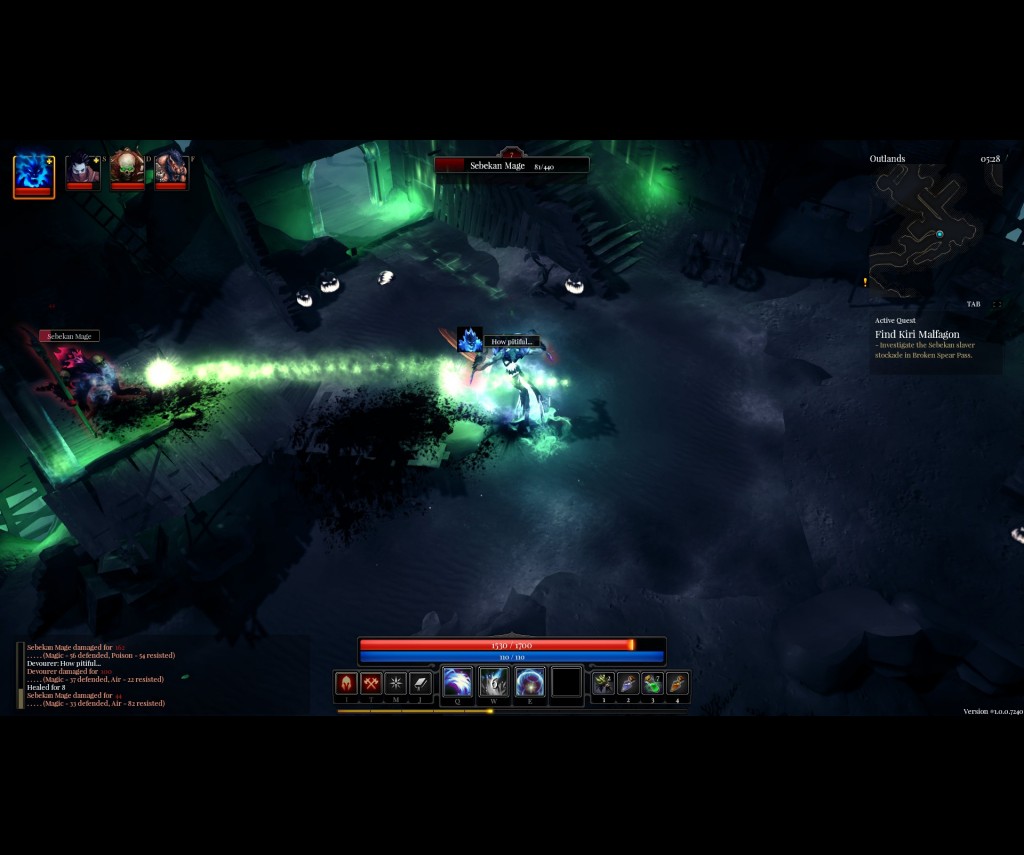Use the blue orb E ability
The height and width of the screenshot is (855, 1024).
(x=530, y=683)
